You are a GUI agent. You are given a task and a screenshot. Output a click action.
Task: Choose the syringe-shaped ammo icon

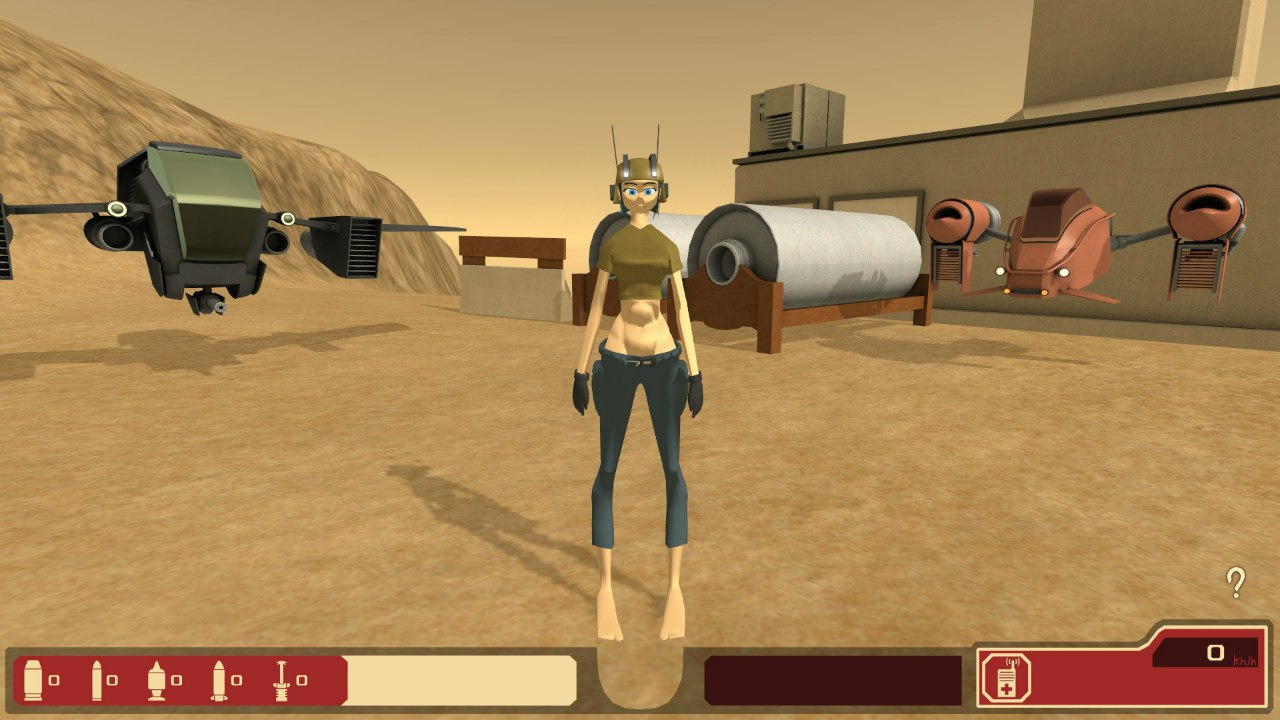coord(282,680)
